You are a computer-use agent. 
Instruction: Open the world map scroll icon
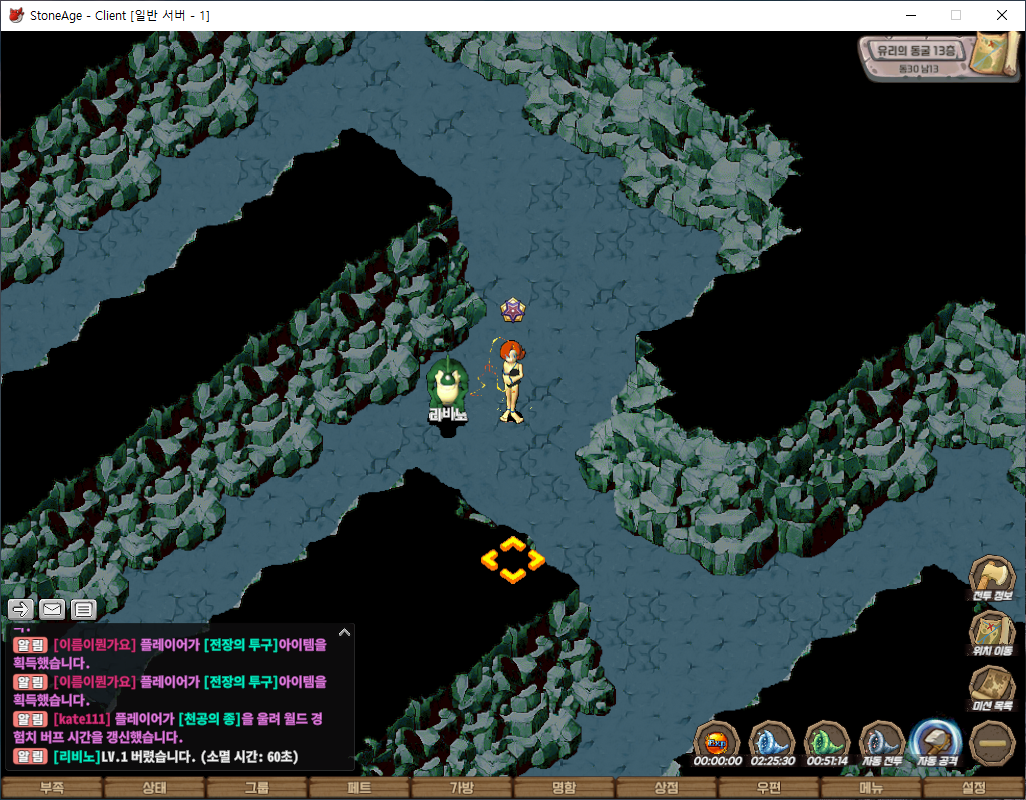coord(997,53)
